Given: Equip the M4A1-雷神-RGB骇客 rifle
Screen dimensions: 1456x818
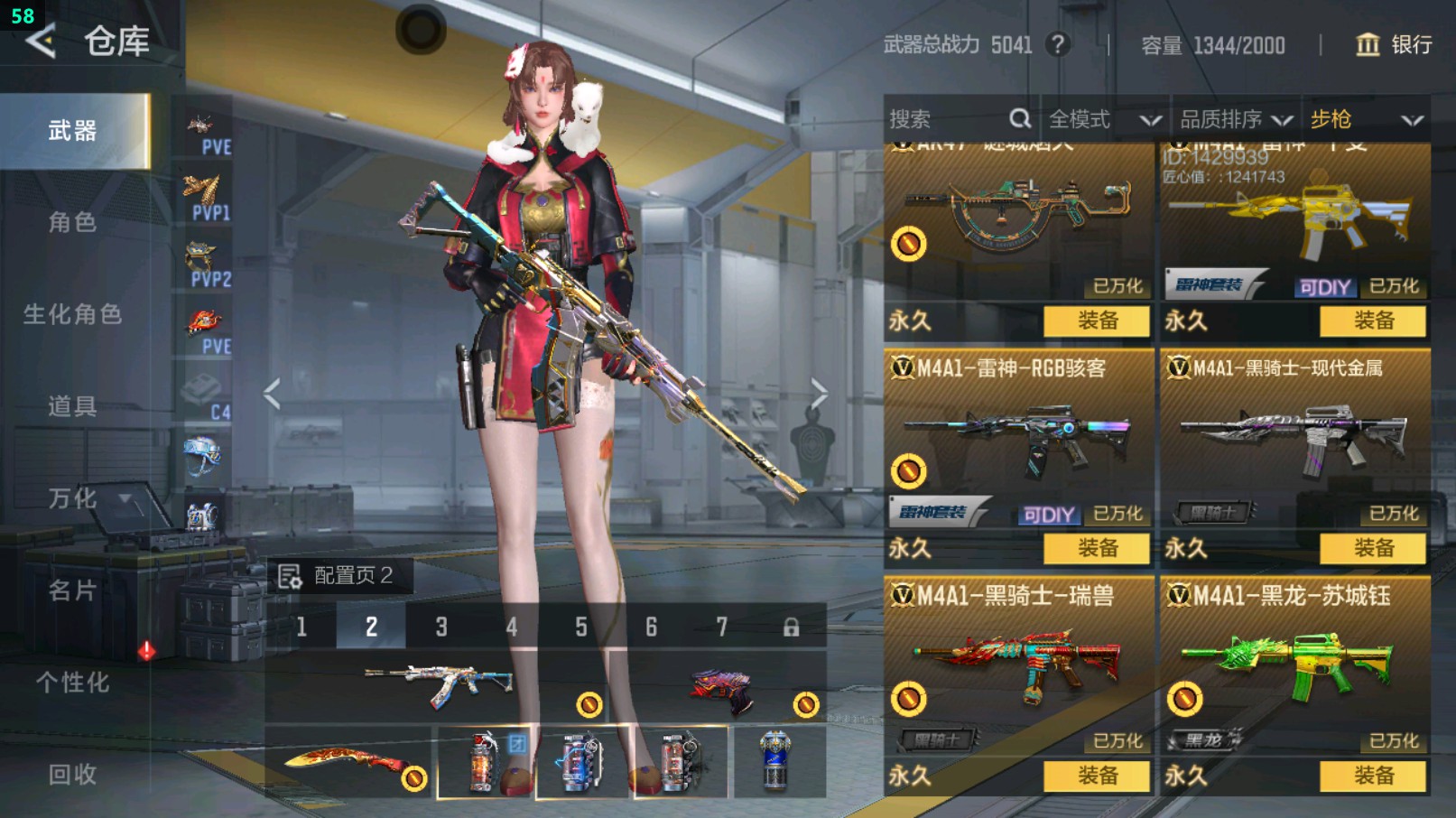Looking at the screenshot, I should pos(1097,548).
